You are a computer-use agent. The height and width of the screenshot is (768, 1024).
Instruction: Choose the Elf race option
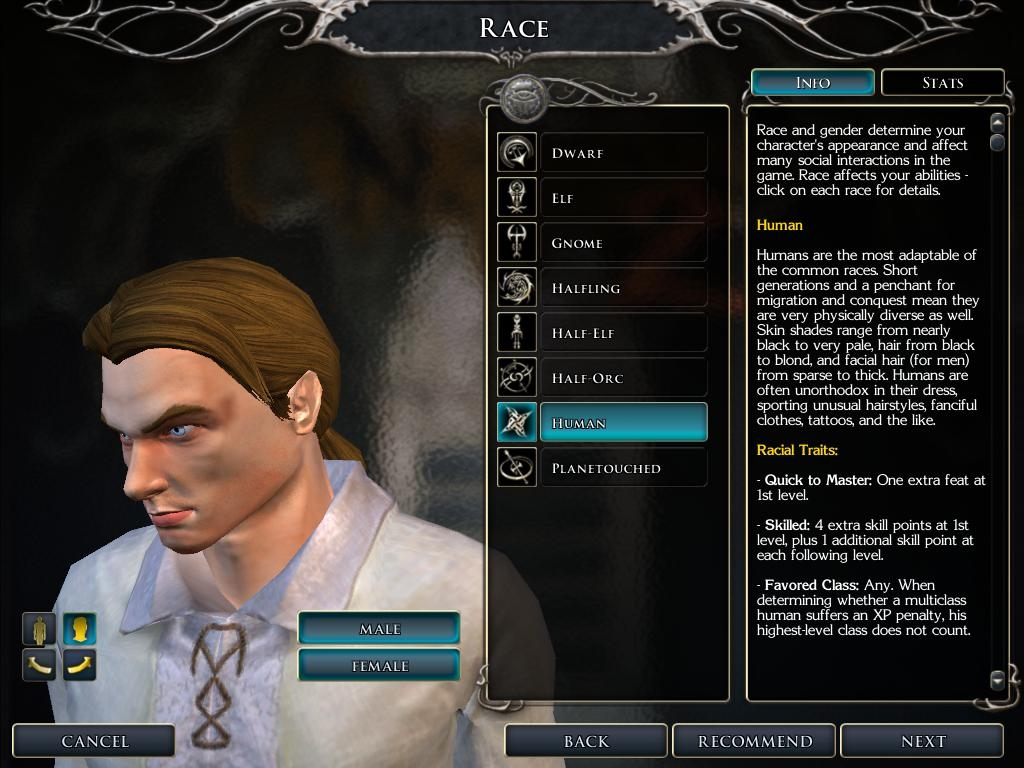click(622, 198)
